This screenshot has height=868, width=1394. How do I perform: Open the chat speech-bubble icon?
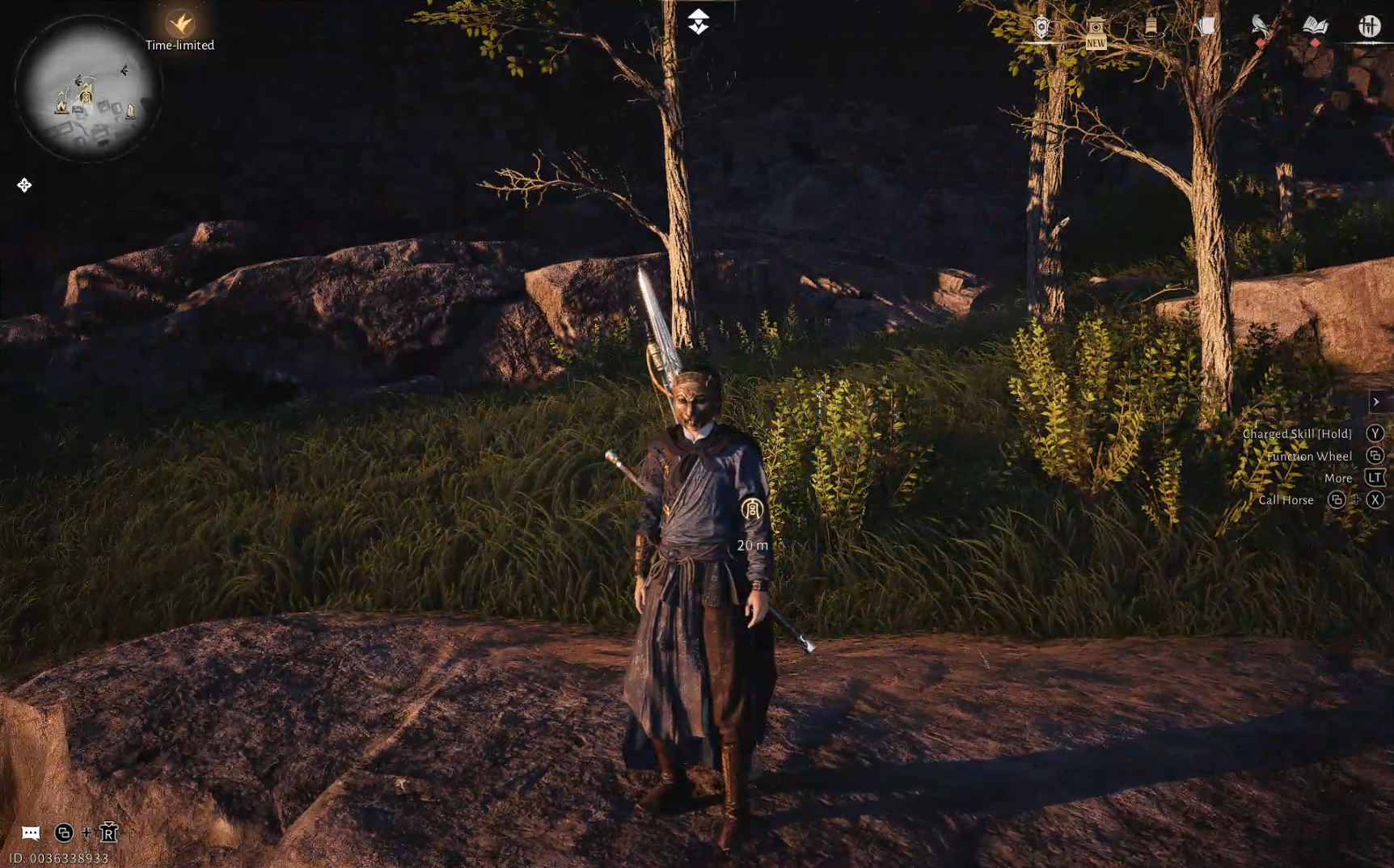31,832
